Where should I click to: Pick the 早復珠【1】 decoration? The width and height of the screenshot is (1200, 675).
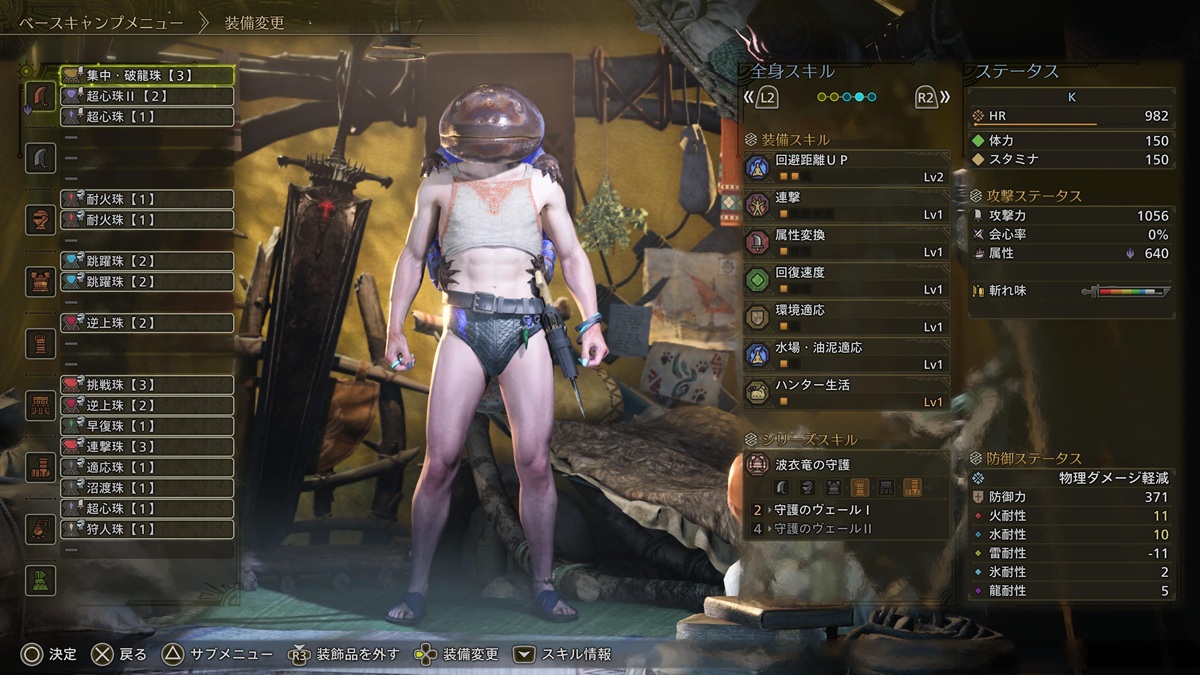pyautogui.click(x=147, y=426)
